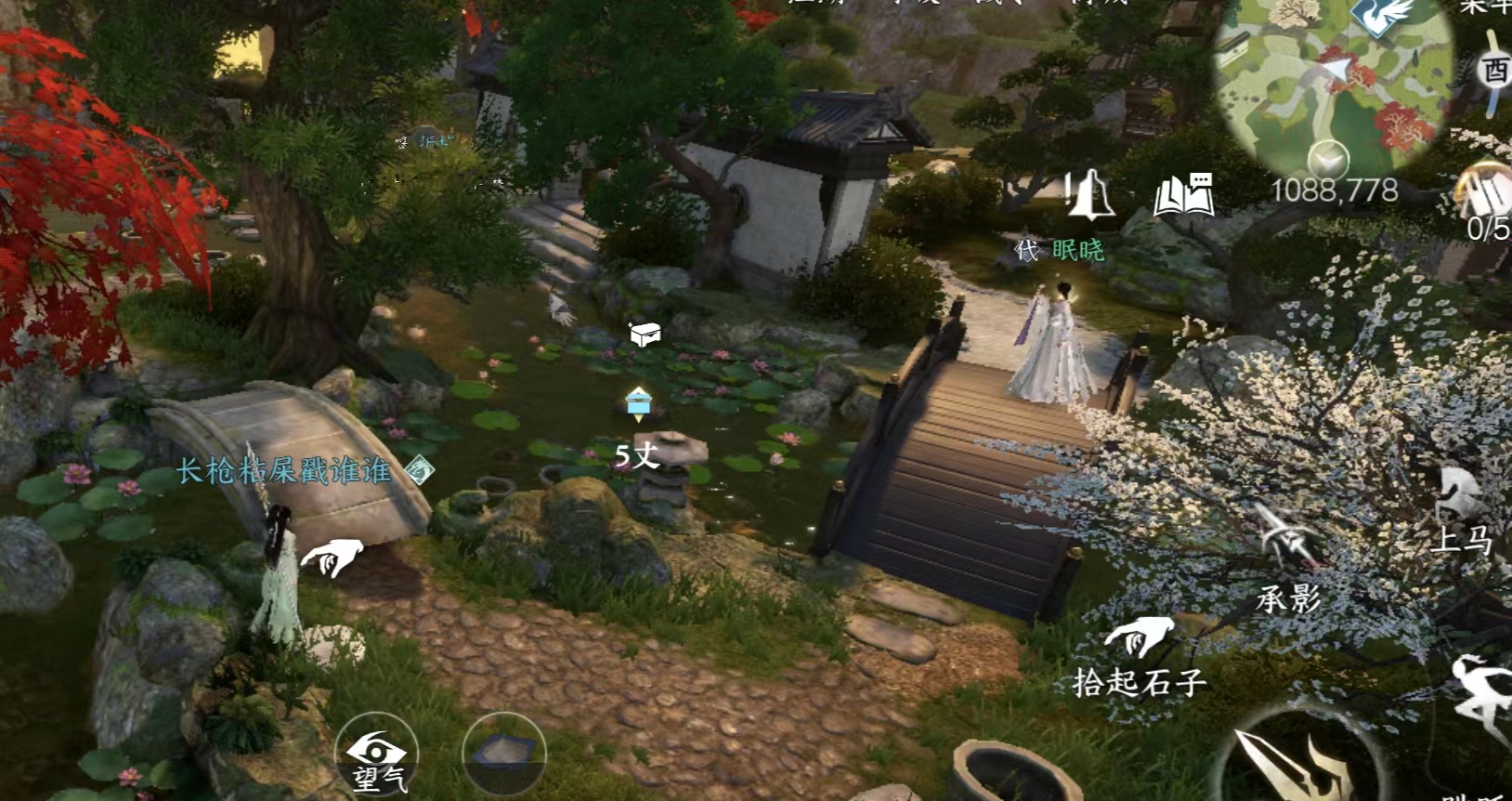Use the item in the round quick slot
Viewport: 1512px width, 801px height.
click(x=503, y=753)
